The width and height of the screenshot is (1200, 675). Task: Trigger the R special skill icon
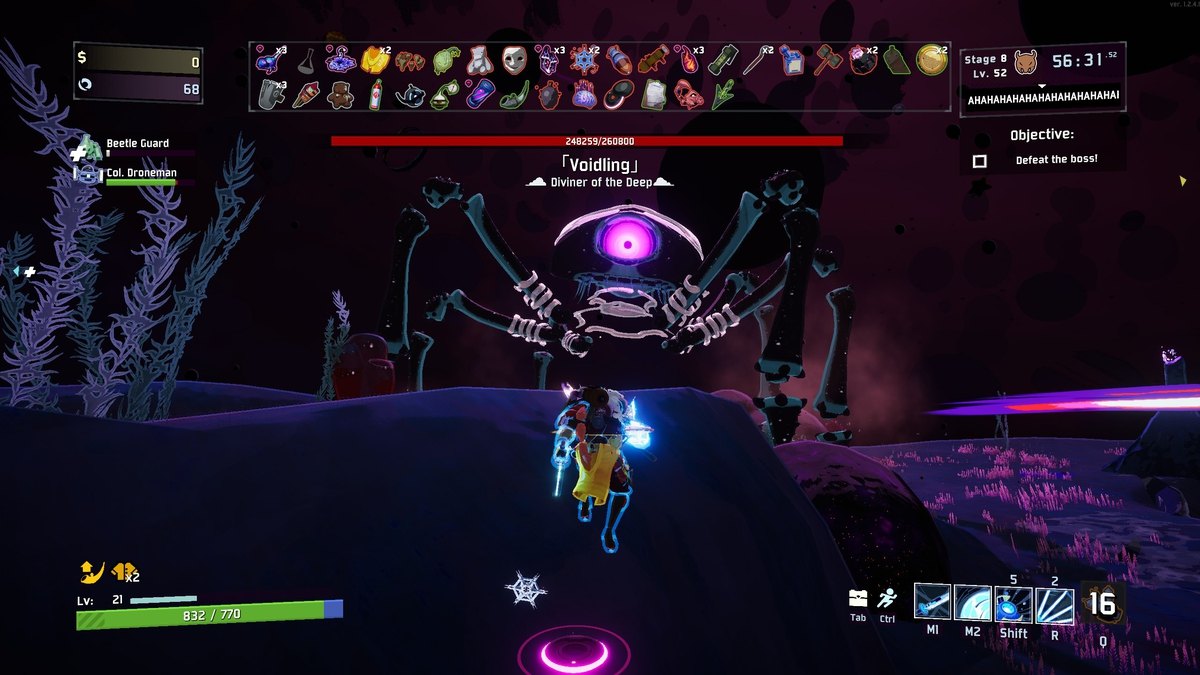click(x=1055, y=605)
